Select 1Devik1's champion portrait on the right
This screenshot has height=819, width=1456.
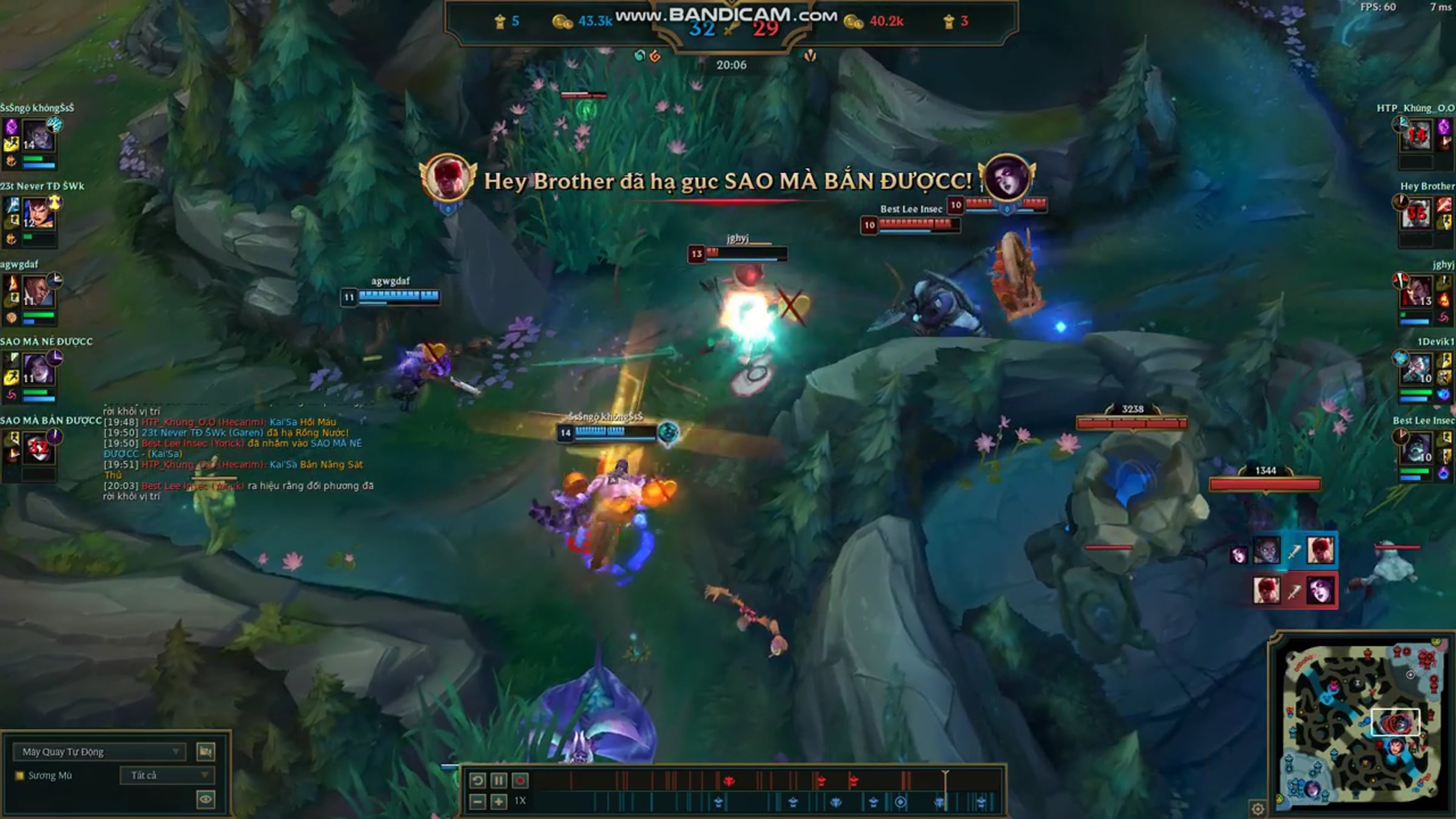[1417, 369]
